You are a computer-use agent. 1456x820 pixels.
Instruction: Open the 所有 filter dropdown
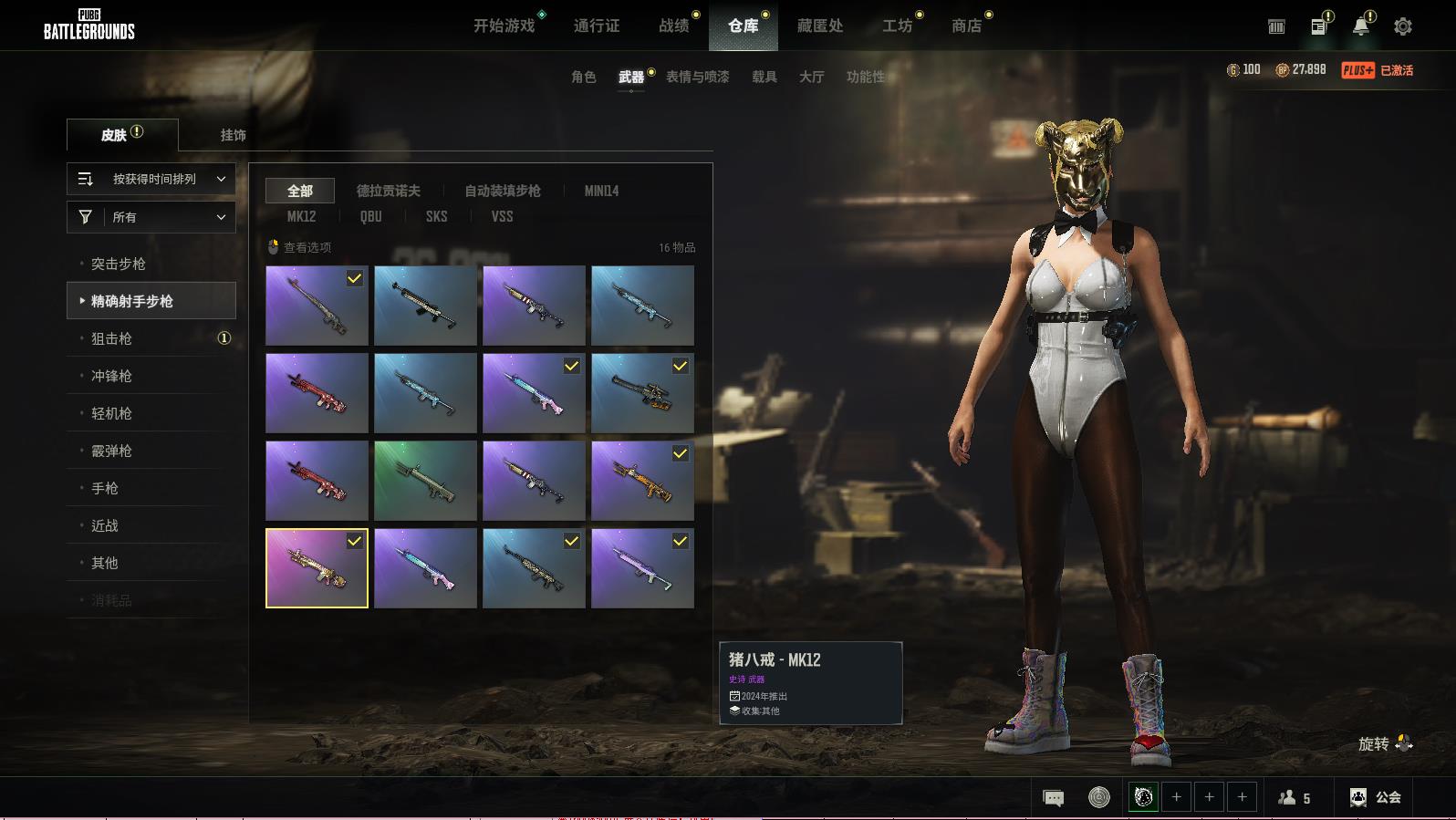point(151,217)
